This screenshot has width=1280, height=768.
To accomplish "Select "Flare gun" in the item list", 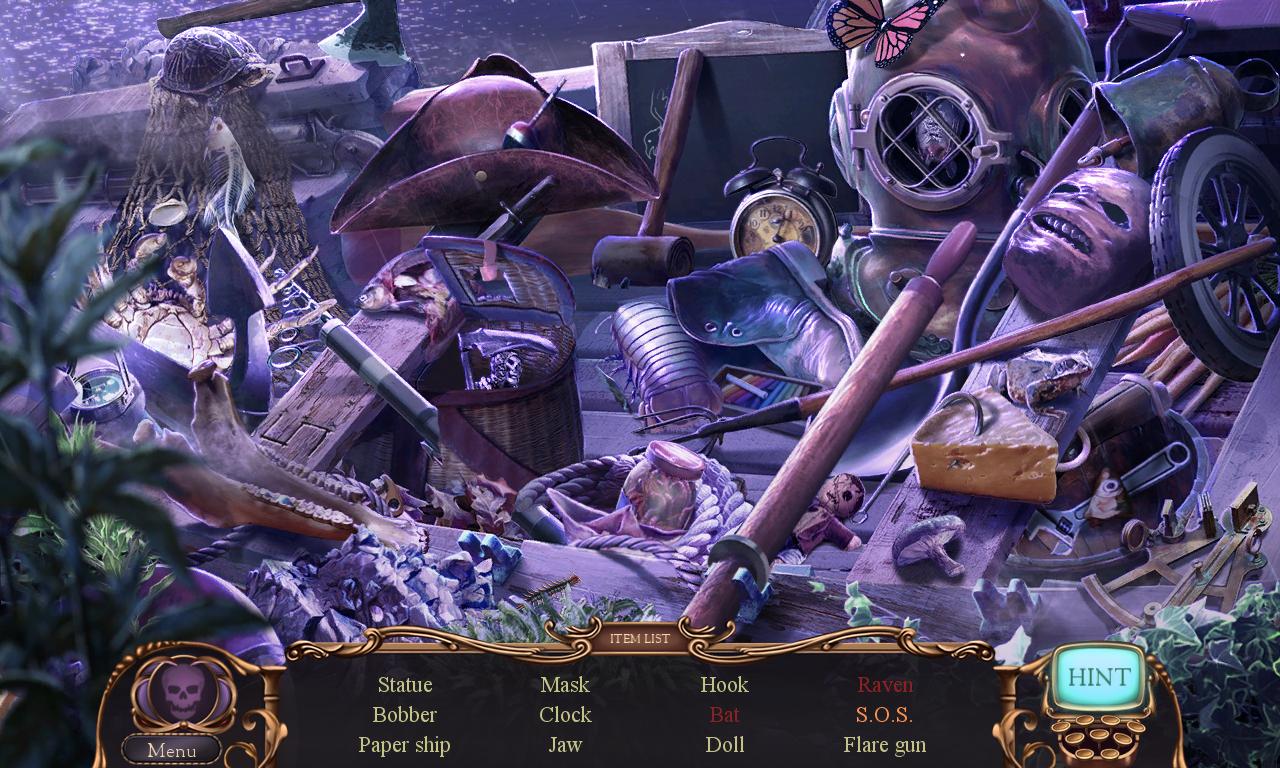I will tap(884, 745).
